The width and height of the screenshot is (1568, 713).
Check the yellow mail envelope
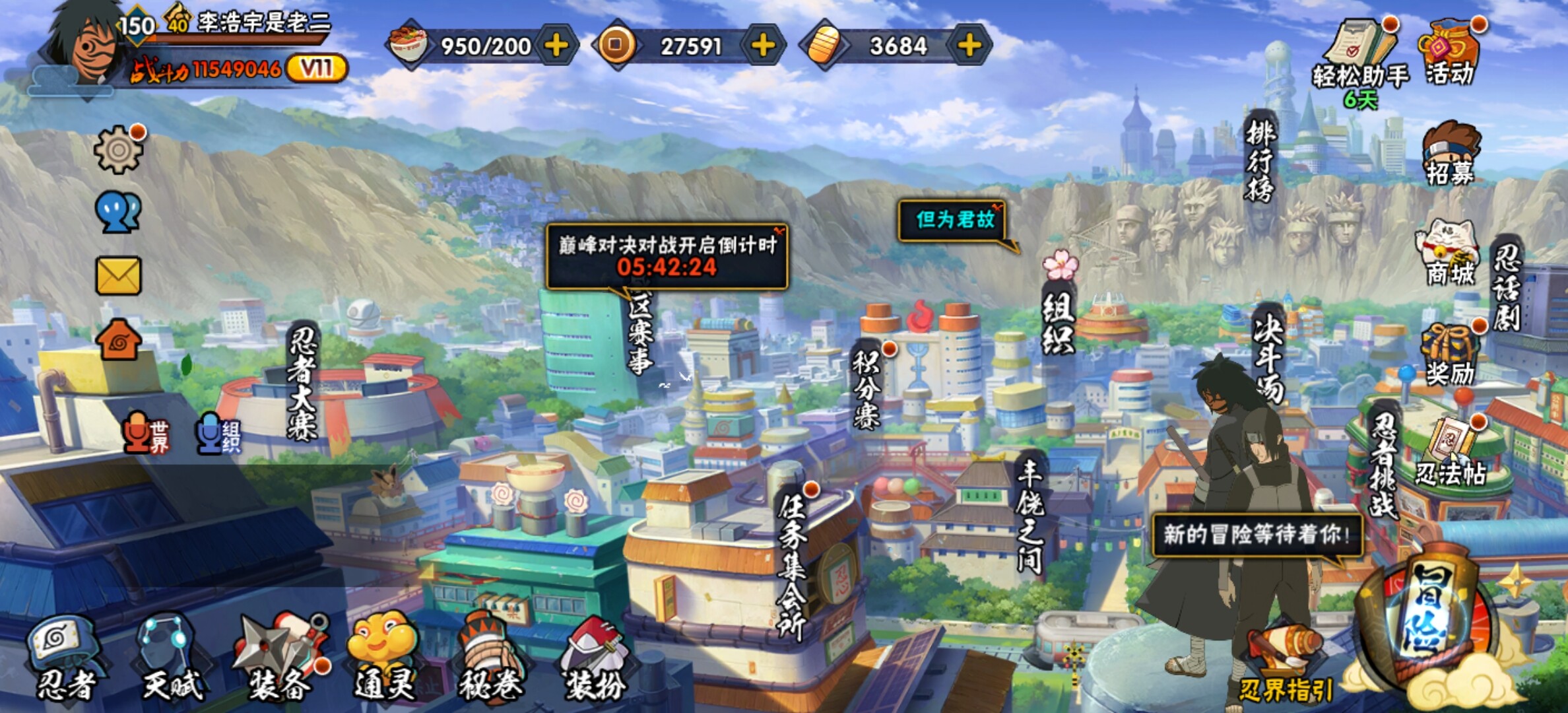pyautogui.click(x=119, y=275)
